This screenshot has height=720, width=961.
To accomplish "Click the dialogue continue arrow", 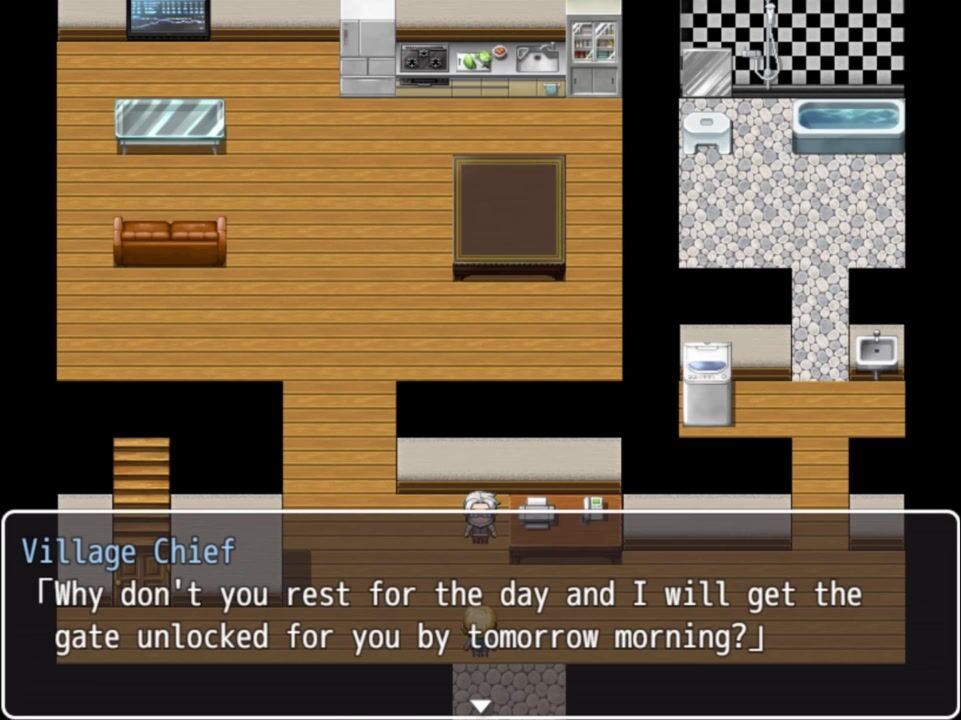I will click(x=481, y=706).
